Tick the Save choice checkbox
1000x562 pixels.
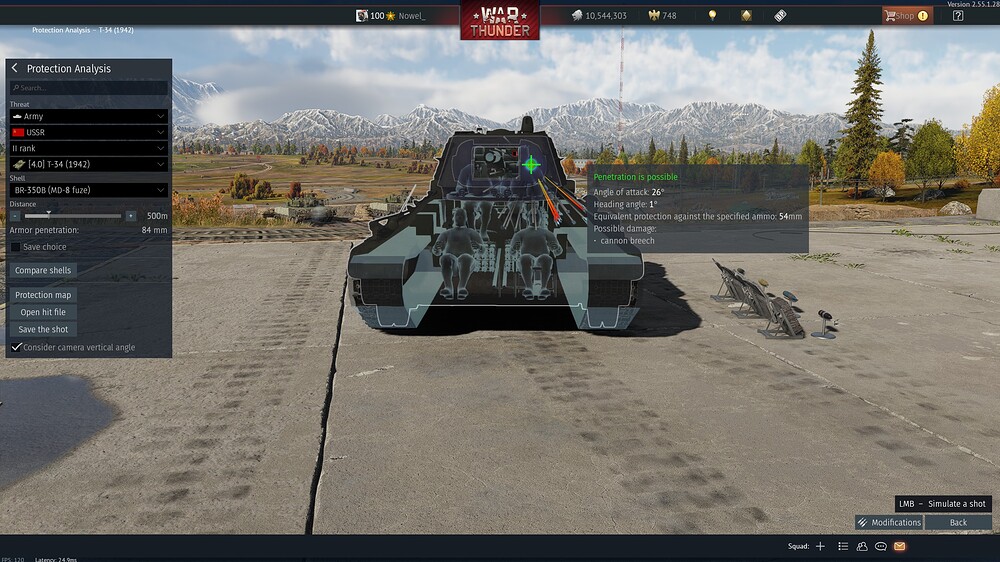(x=16, y=247)
